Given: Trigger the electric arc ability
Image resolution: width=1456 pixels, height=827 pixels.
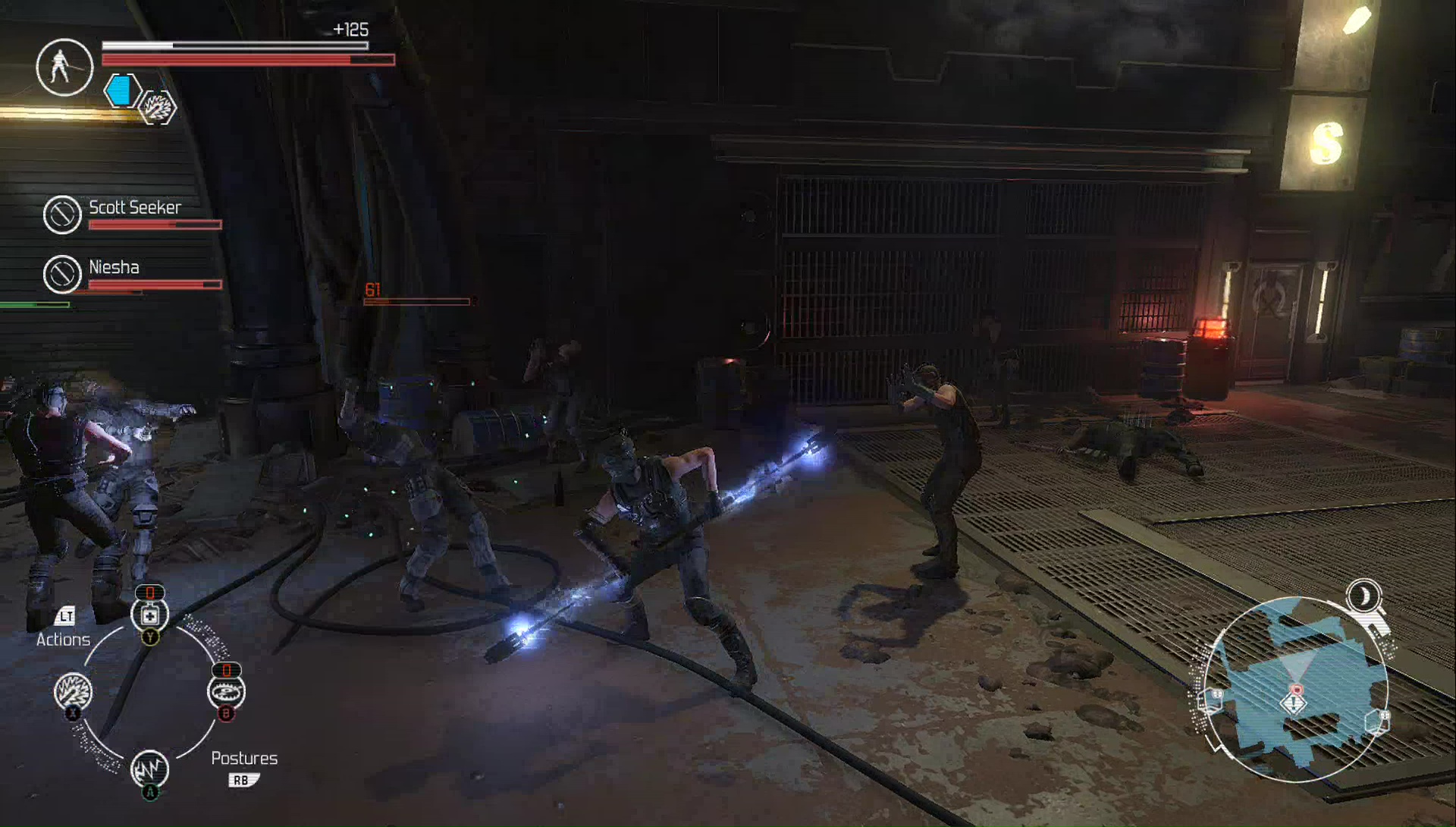Looking at the screenshot, I should pyautogui.click(x=149, y=769).
